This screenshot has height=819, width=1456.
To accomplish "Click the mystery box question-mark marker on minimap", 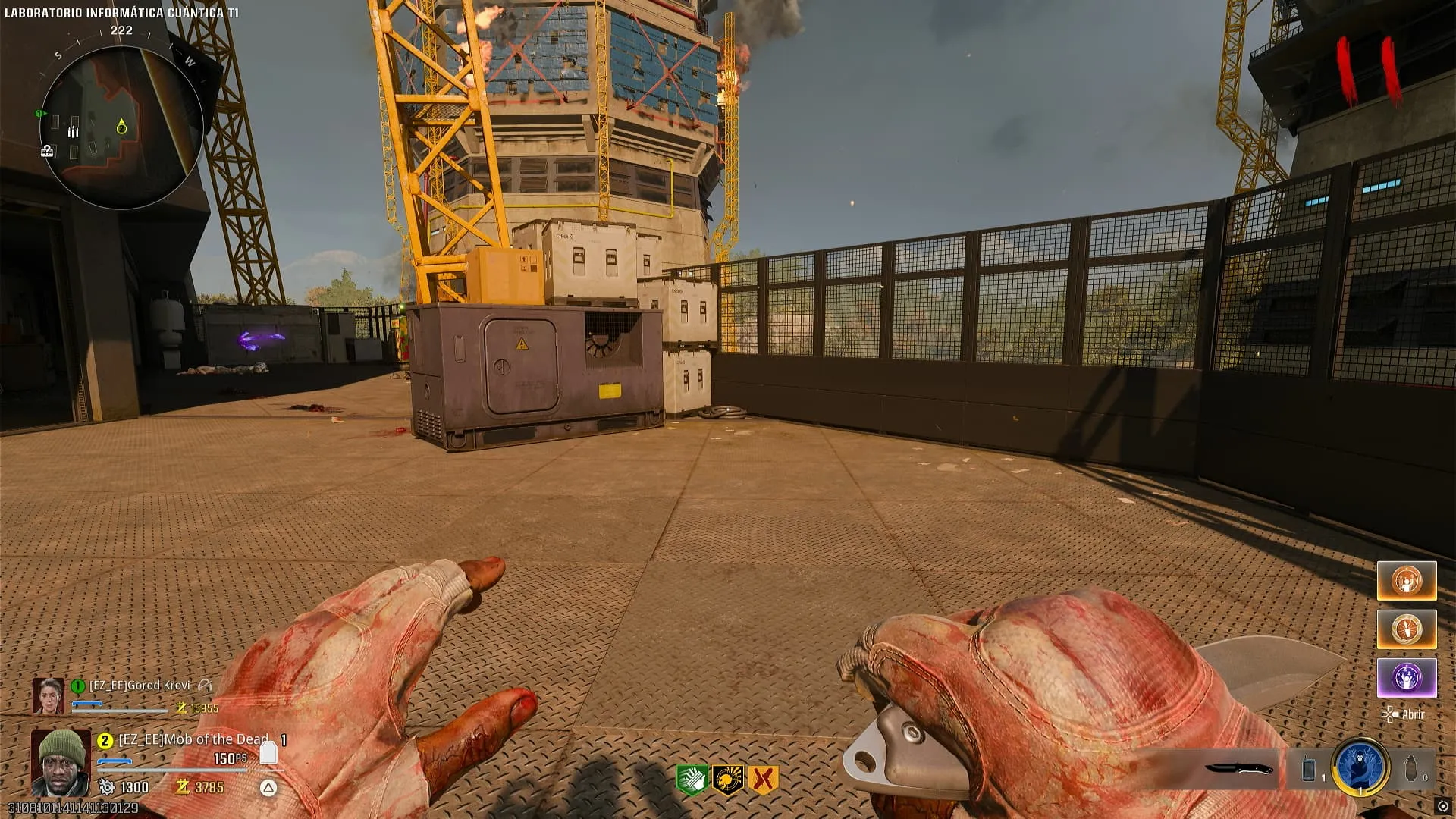I will (x=47, y=151).
